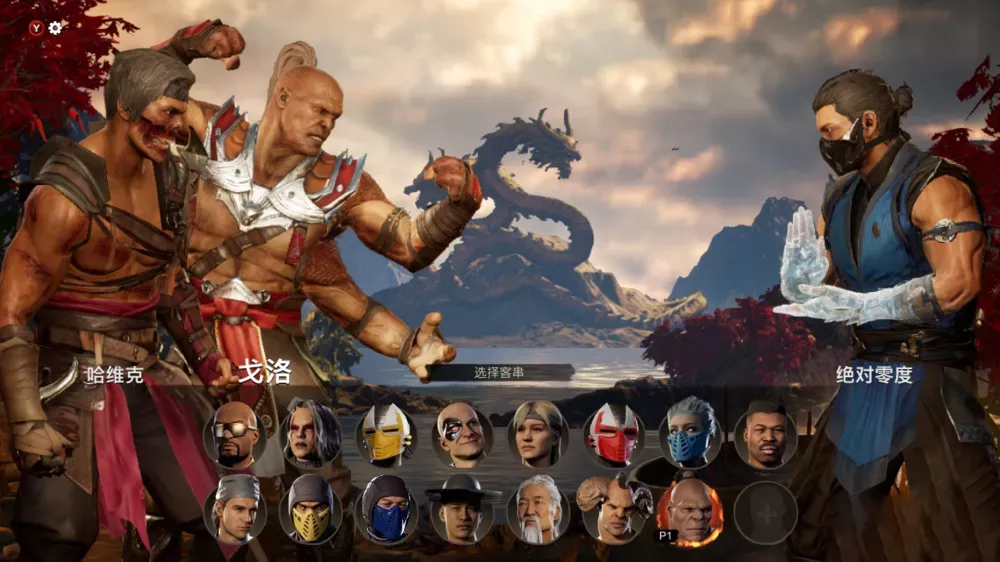Choose the horned Motaro kameo portrait
This screenshot has height=562, width=1000.
point(614,510)
